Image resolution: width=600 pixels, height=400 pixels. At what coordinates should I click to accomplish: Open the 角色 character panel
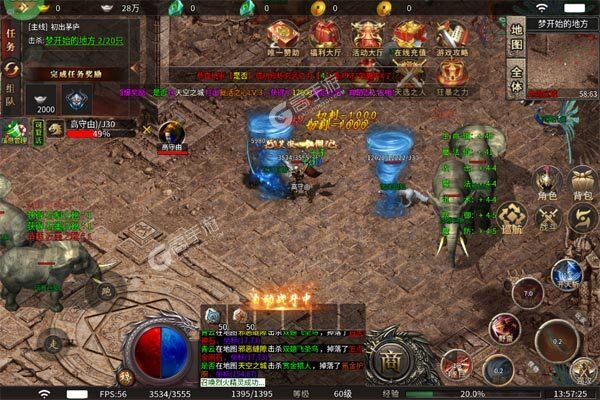tap(545, 184)
